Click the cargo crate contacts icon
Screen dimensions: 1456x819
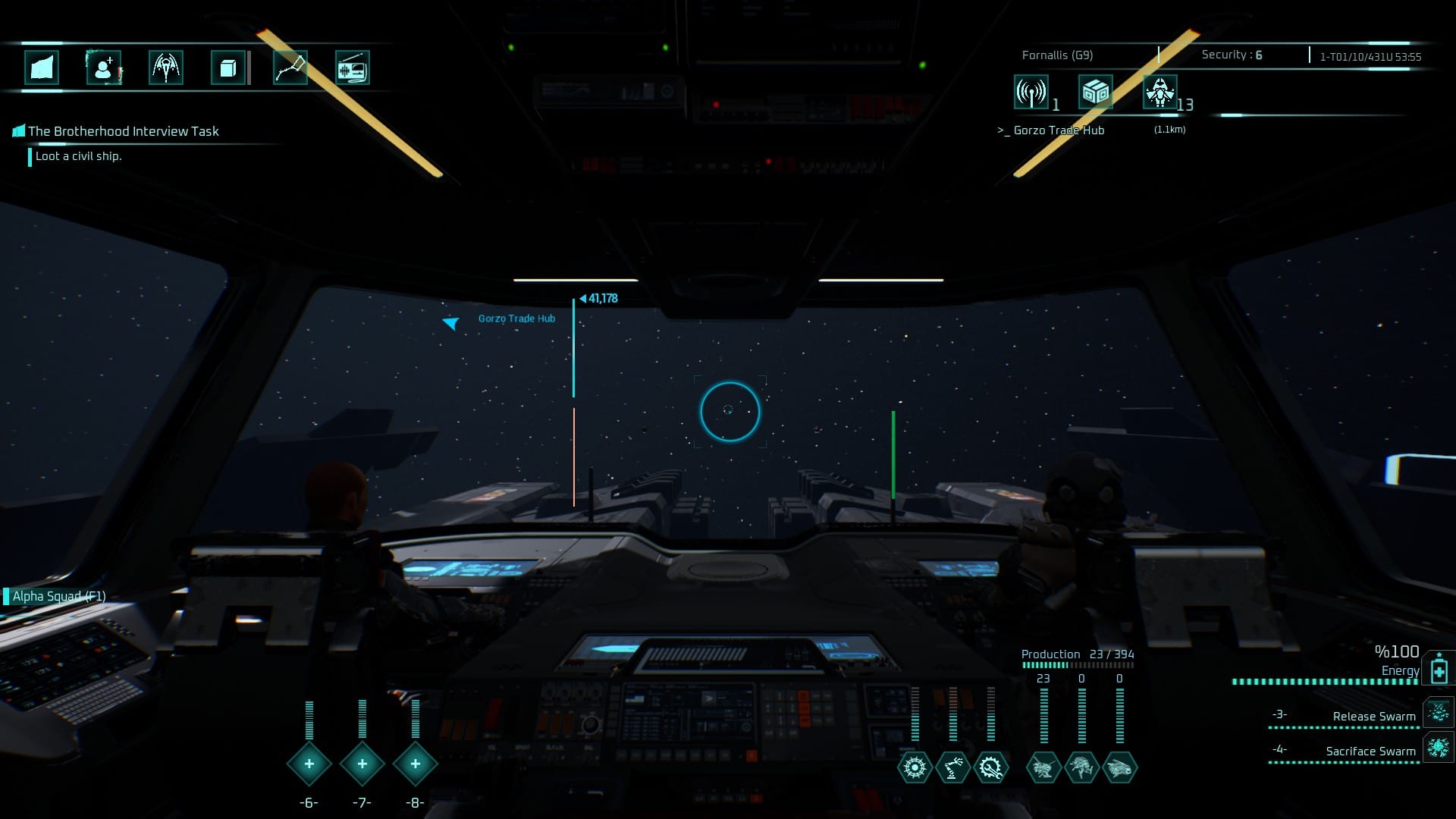tap(1096, 93)
